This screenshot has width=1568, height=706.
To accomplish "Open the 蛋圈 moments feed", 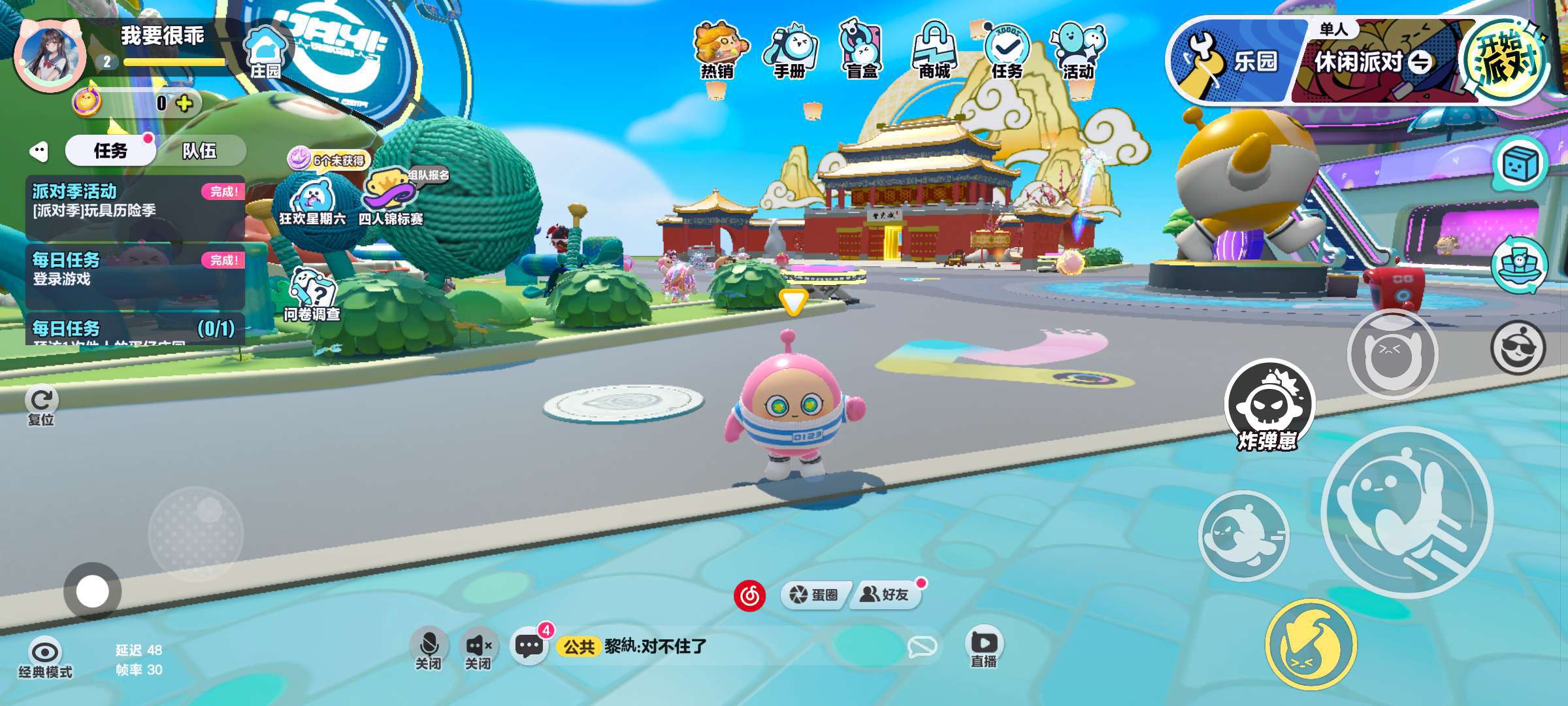I will pos(814,594).
